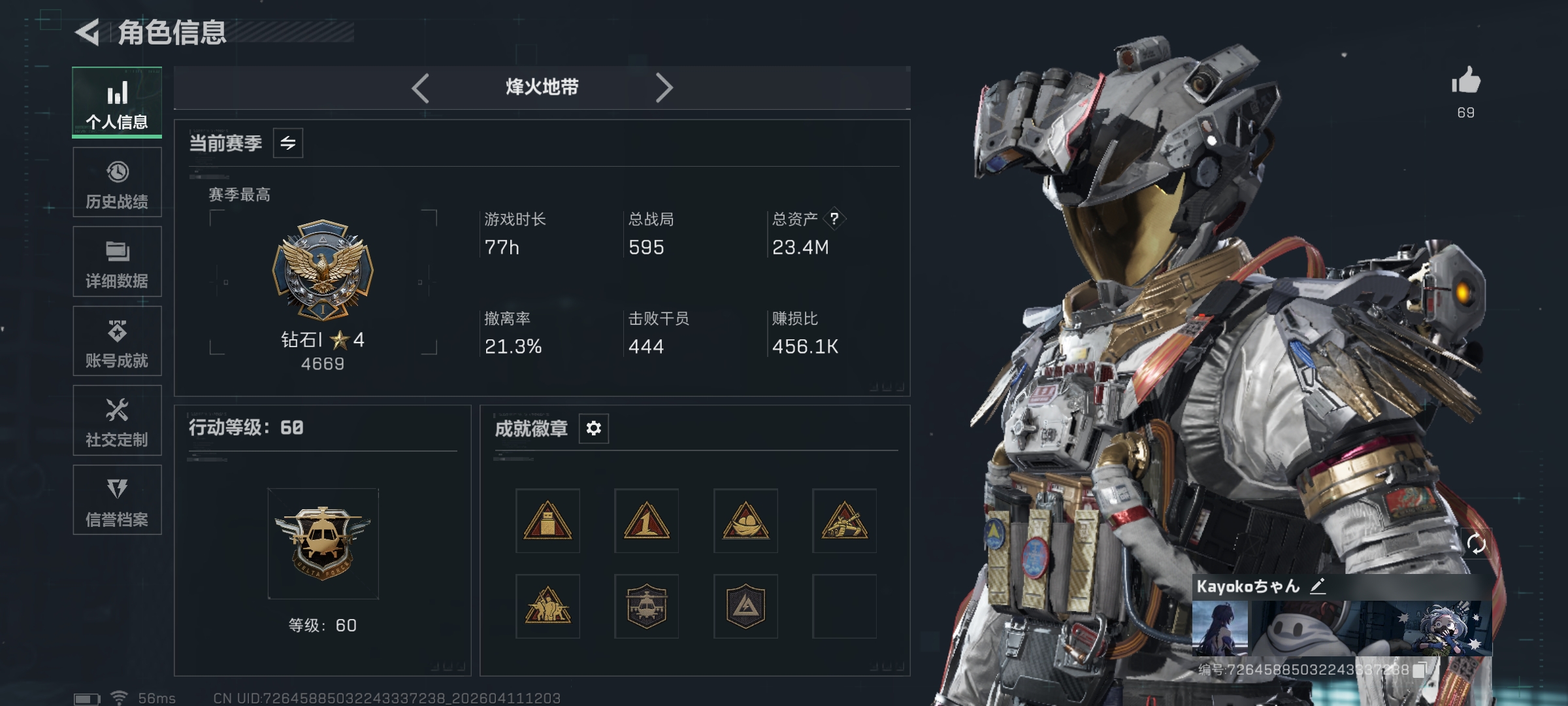Screen dimensions: 1568x706
Task: Open the gear settings for 成就徽章
Action: pos(593,428)
